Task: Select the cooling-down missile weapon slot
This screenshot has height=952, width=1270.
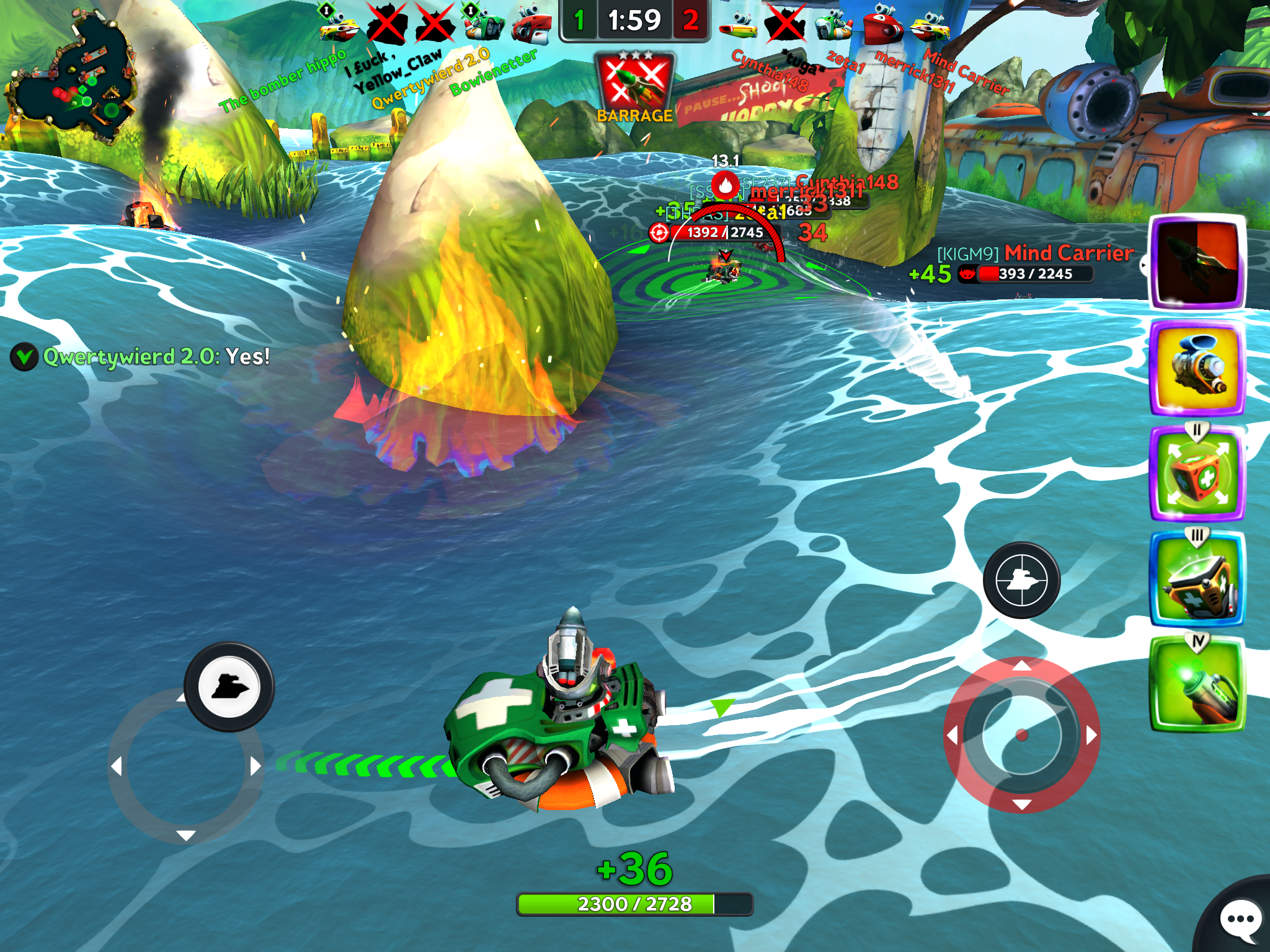Action: tap(1197, 262)
